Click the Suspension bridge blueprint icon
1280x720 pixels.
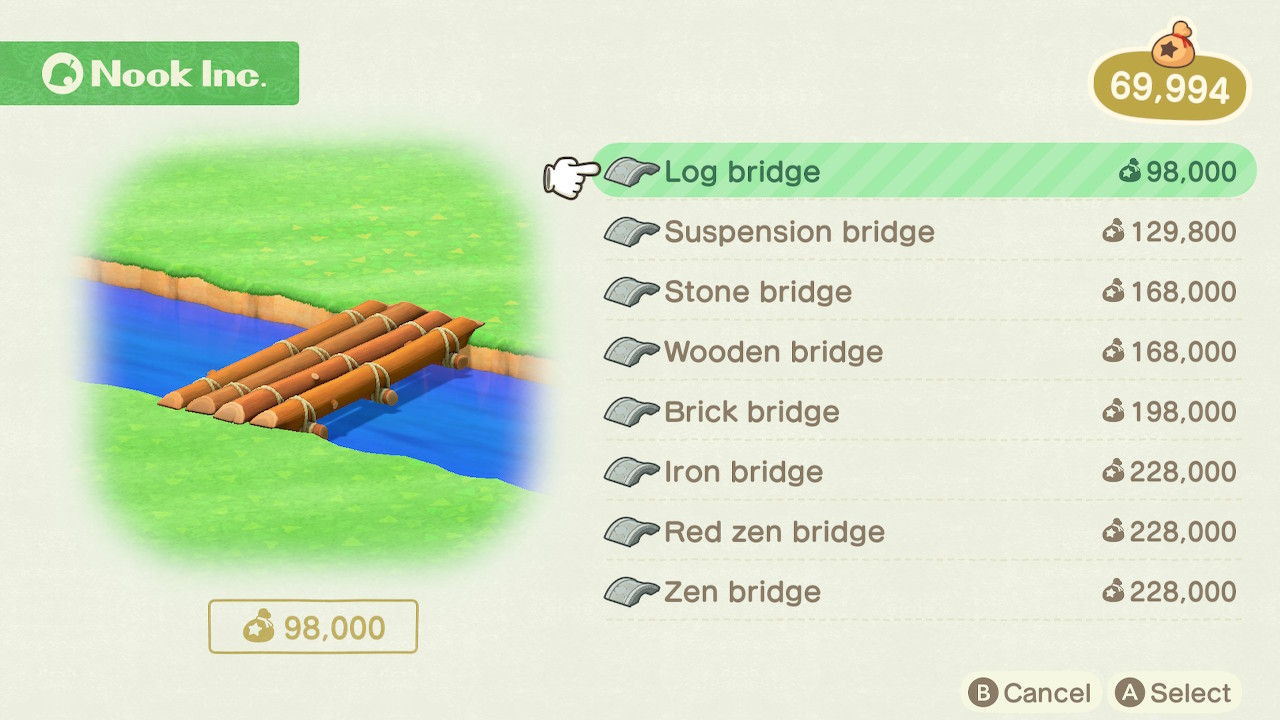coord(630,232)
